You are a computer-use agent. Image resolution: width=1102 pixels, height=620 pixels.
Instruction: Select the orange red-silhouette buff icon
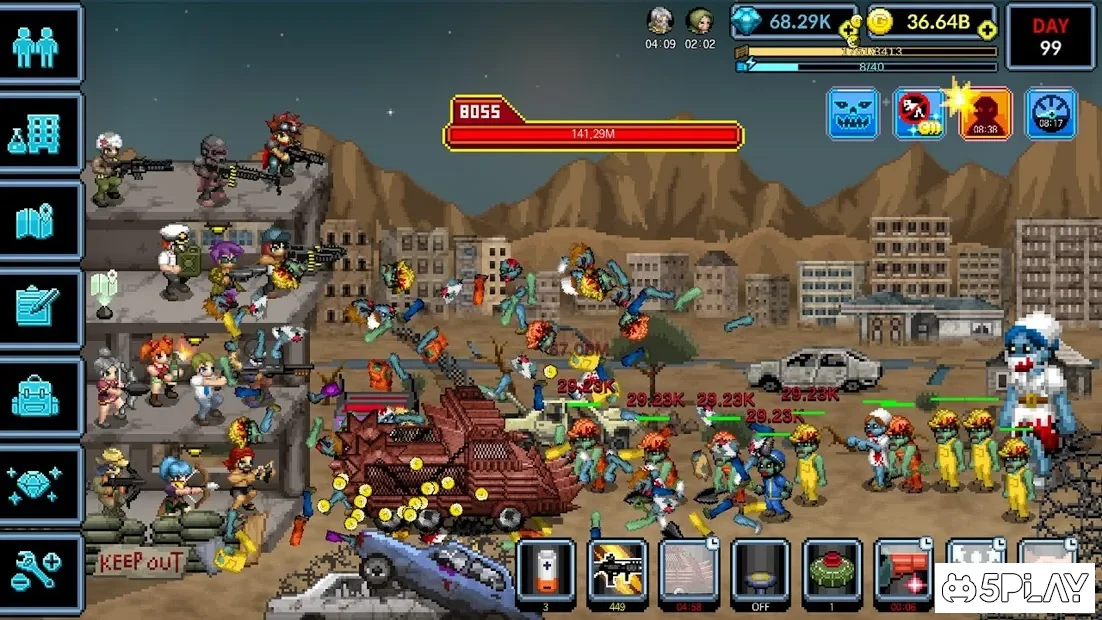click(985, 113)
